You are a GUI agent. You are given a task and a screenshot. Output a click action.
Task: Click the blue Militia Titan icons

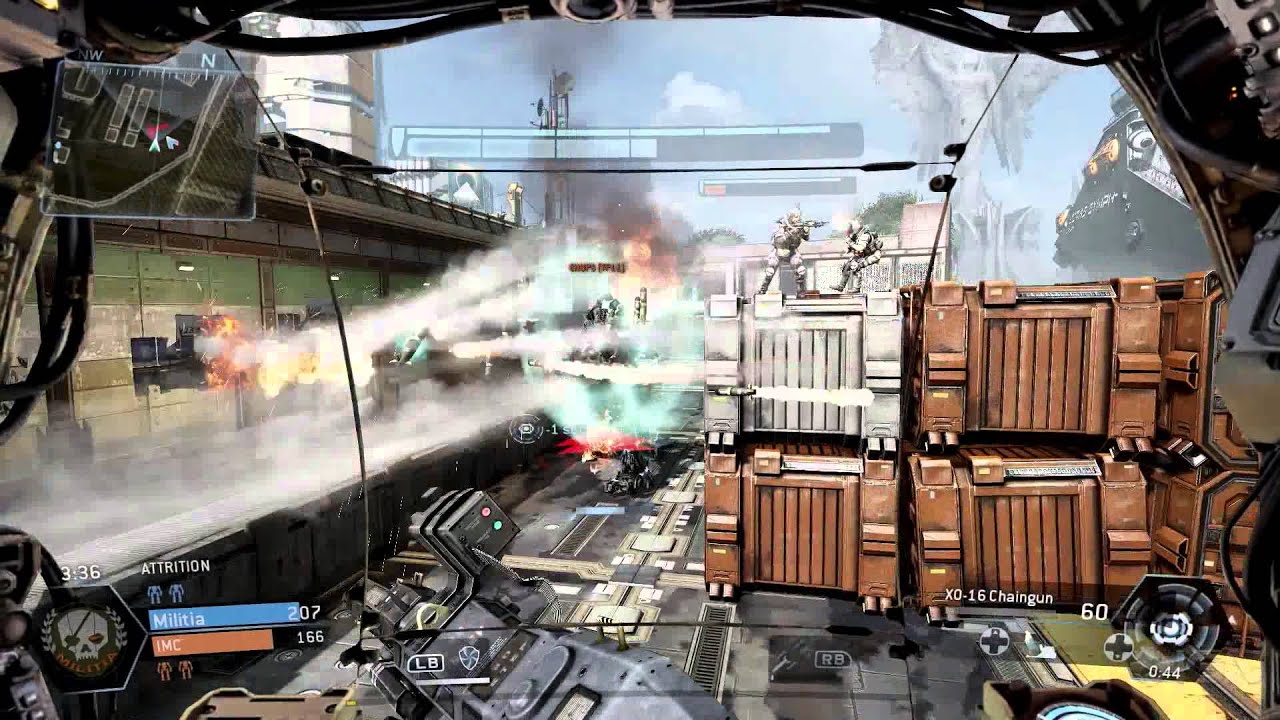(166, 592)
